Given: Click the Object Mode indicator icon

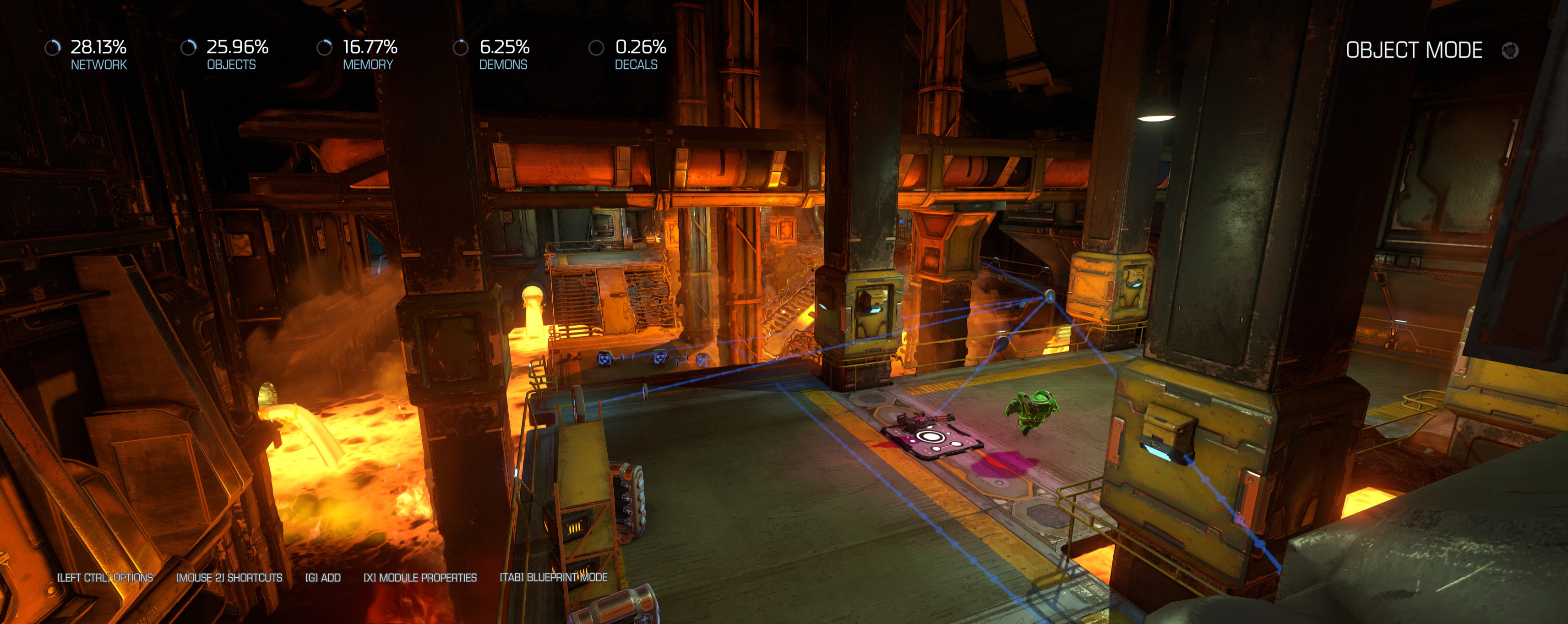Looking at the screenshot, I should [1509, 50].
